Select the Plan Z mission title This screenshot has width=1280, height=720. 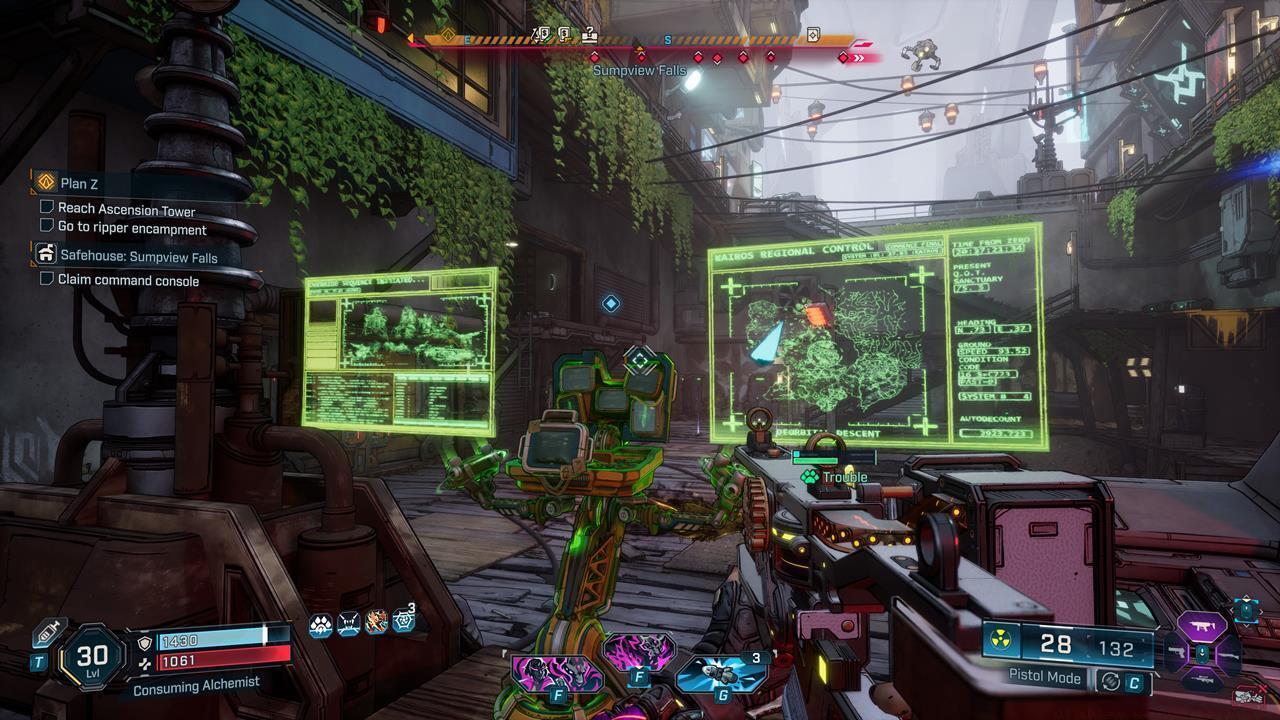pyautogui.click(x=77, y=184)
